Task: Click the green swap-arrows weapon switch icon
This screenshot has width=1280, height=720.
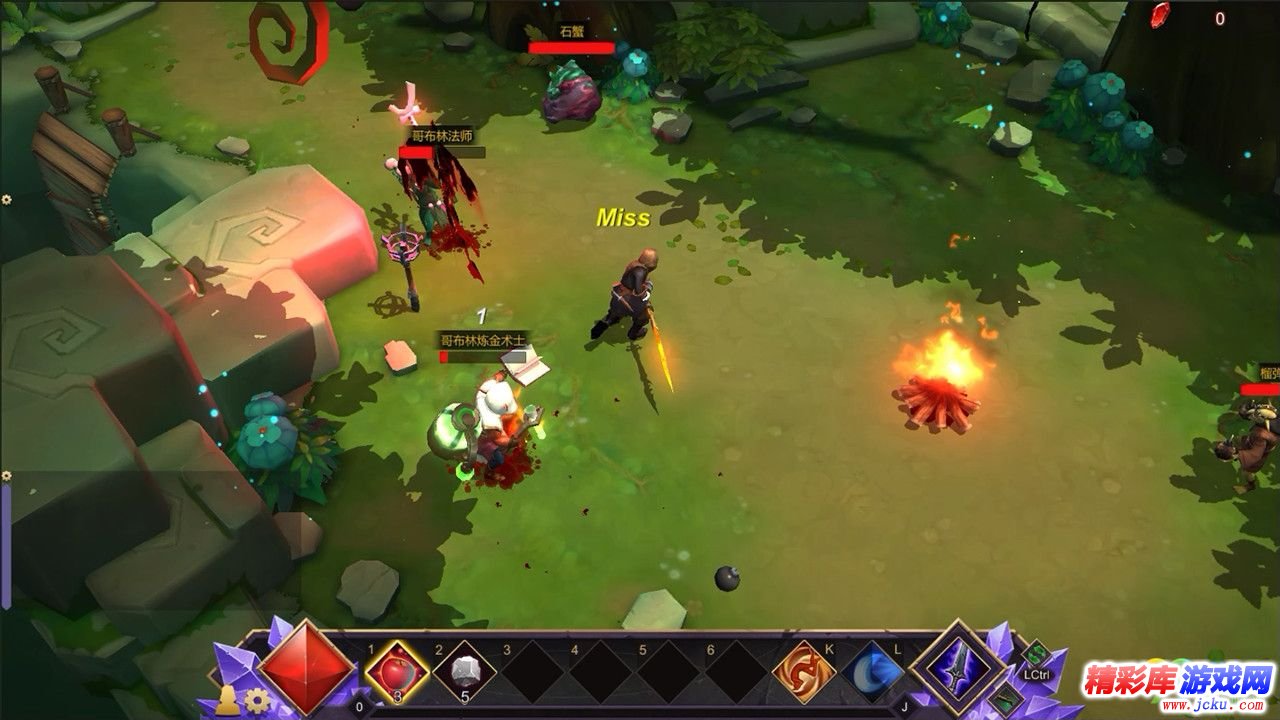Action: [x=1036, y=654]
